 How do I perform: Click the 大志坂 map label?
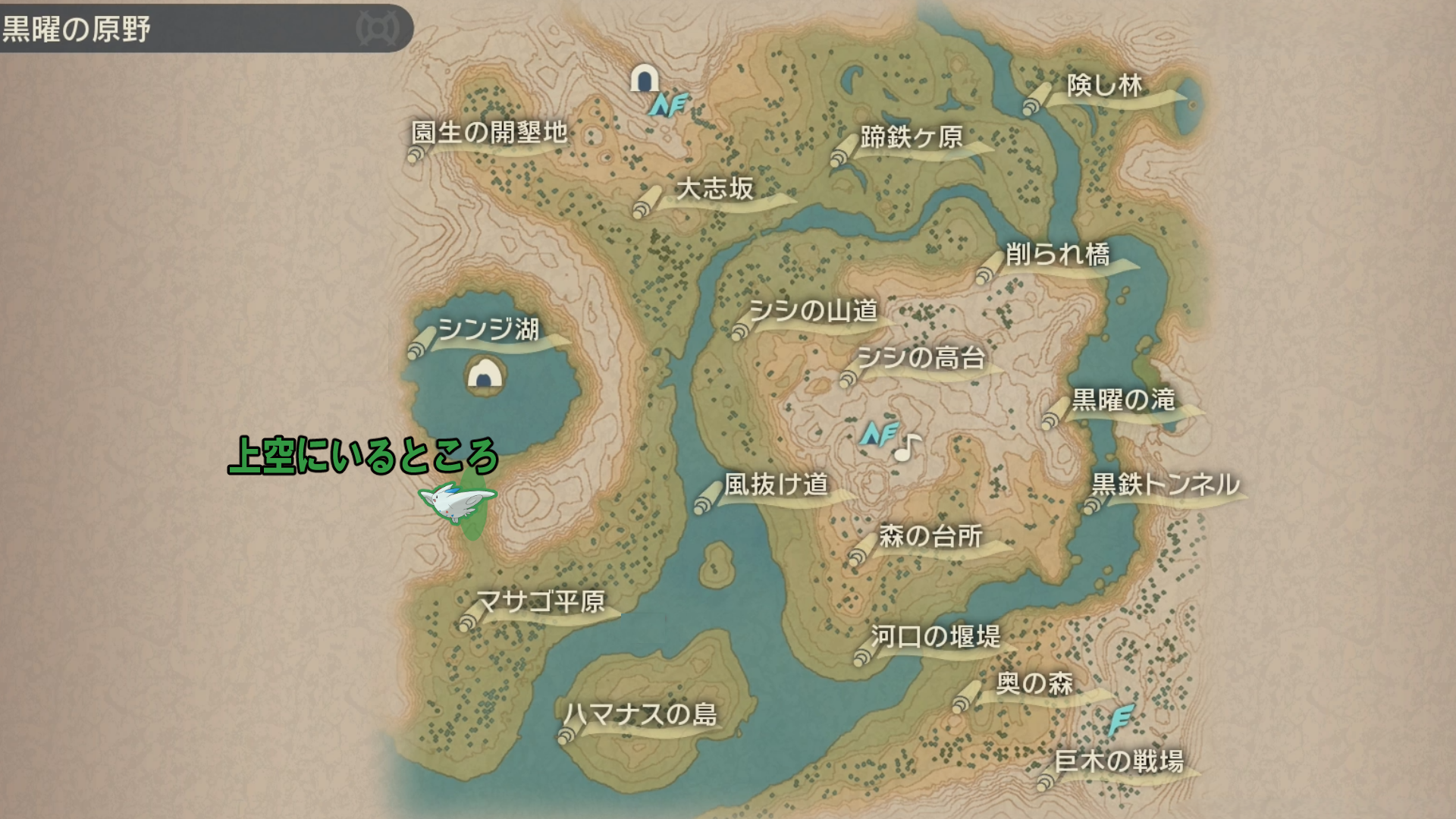point(714,189)
